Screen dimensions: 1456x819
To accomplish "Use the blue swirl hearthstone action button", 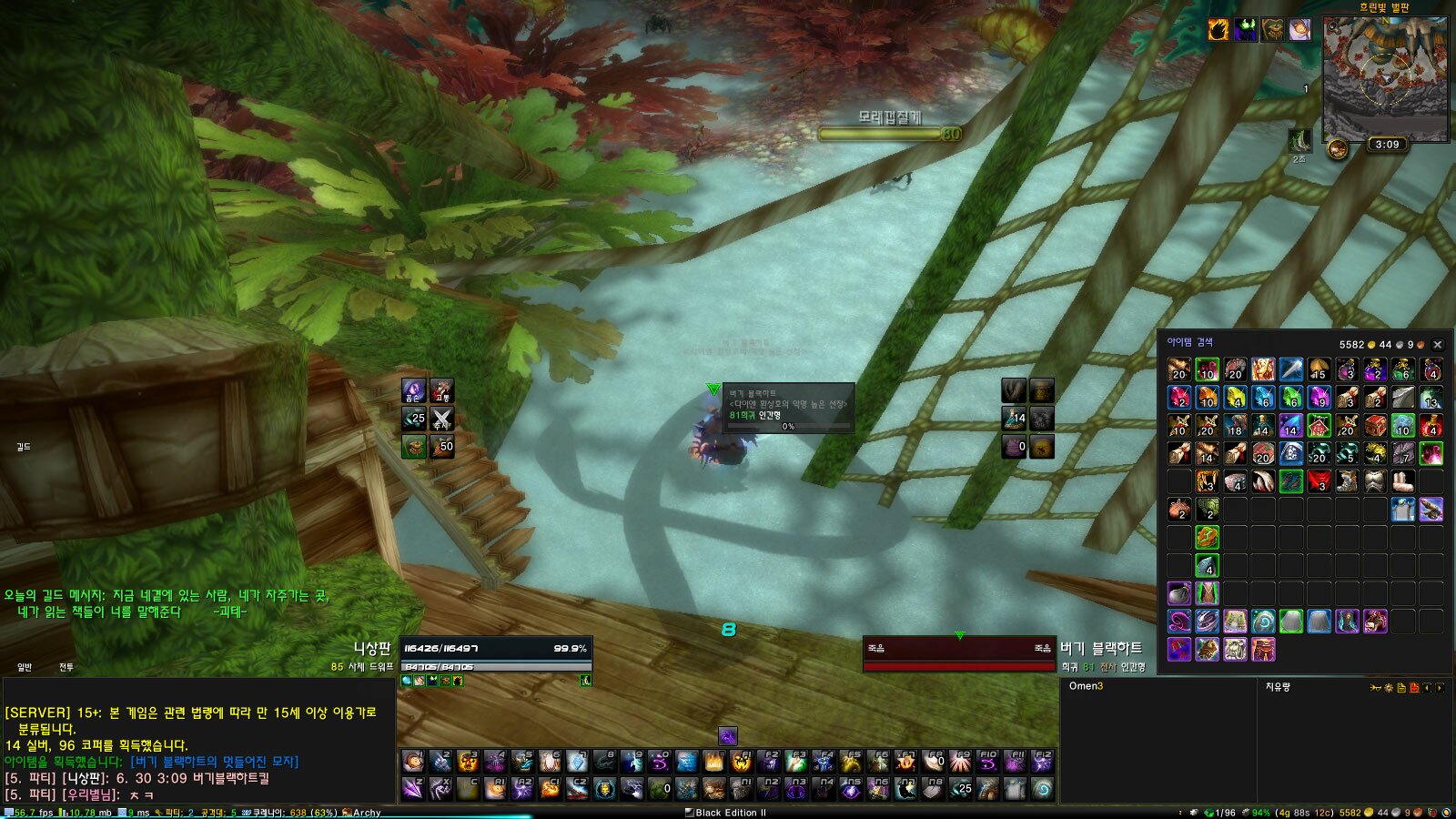I will [x=1042, y=789].
